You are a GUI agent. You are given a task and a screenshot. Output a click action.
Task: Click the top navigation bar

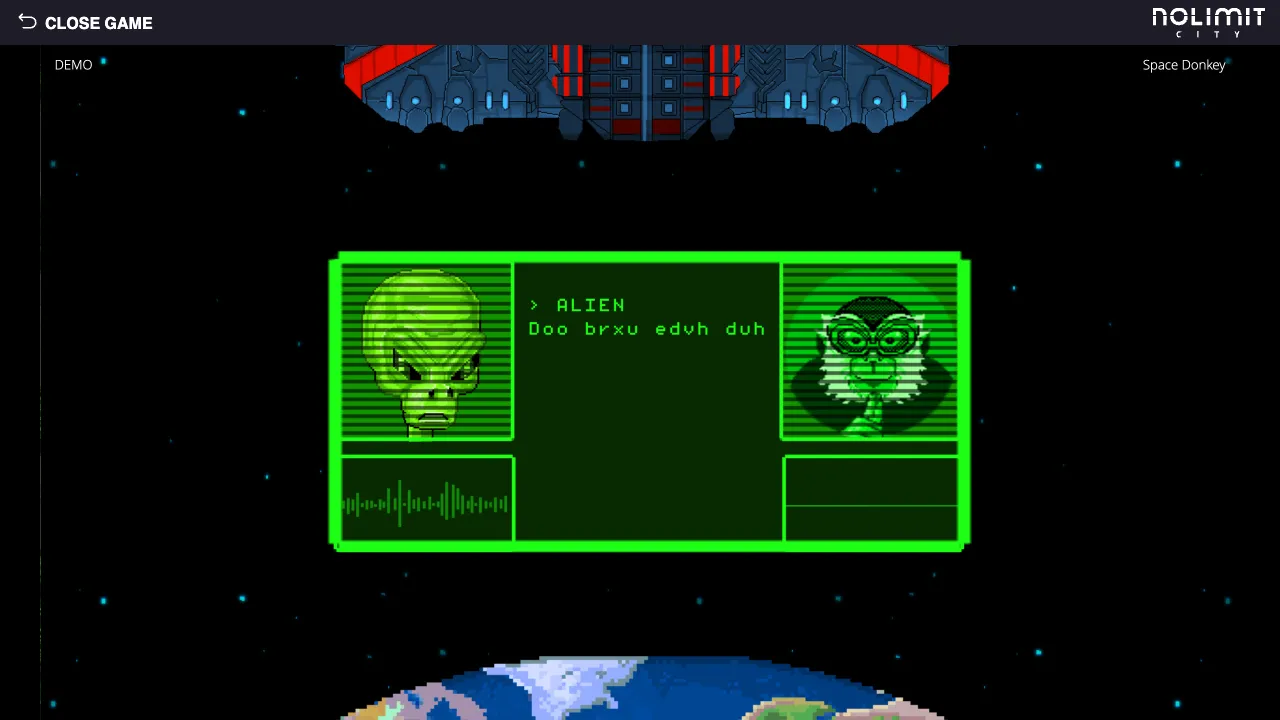(x=640, y=22)
